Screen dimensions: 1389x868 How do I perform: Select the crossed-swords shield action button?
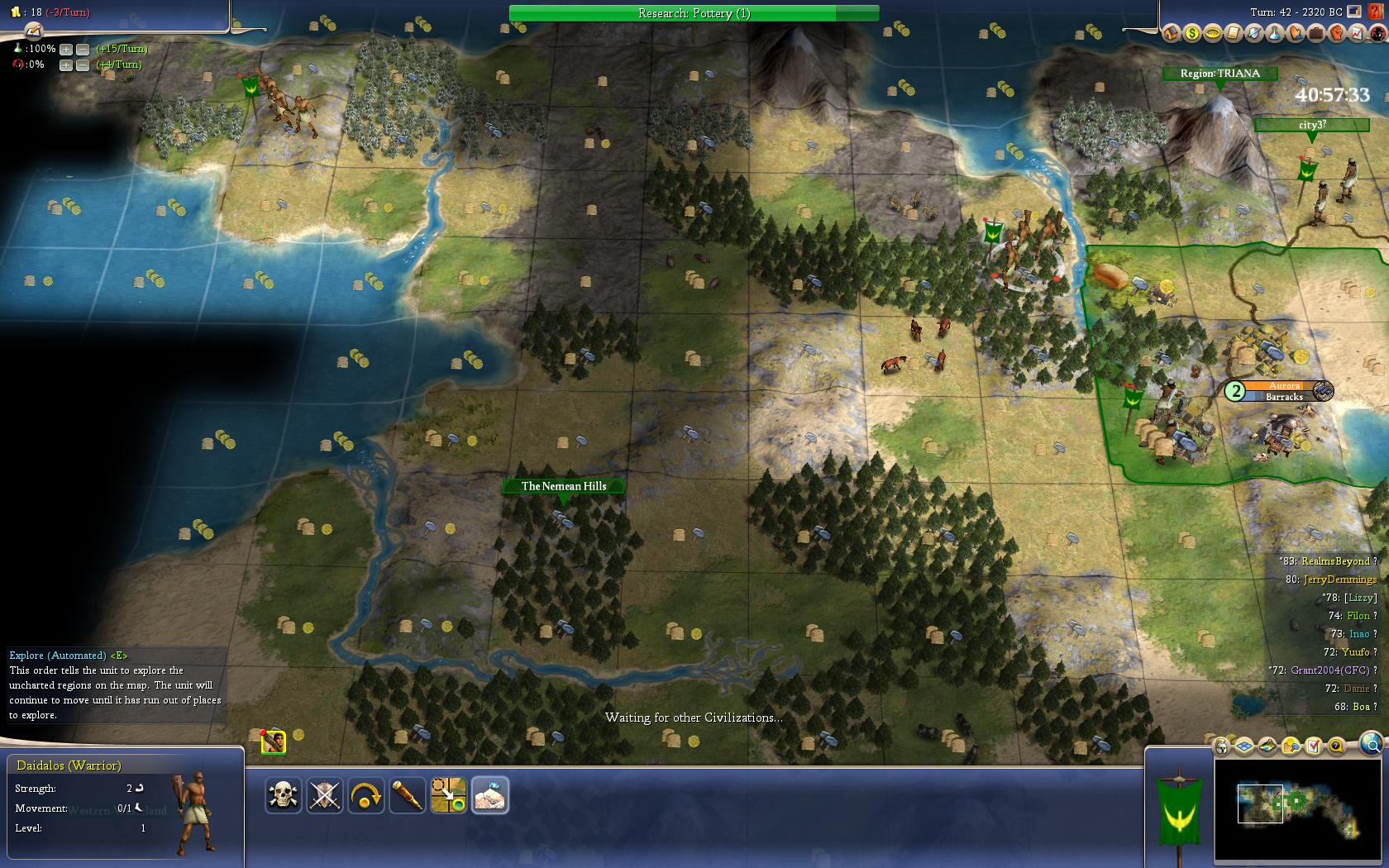[x=325, y=795]
